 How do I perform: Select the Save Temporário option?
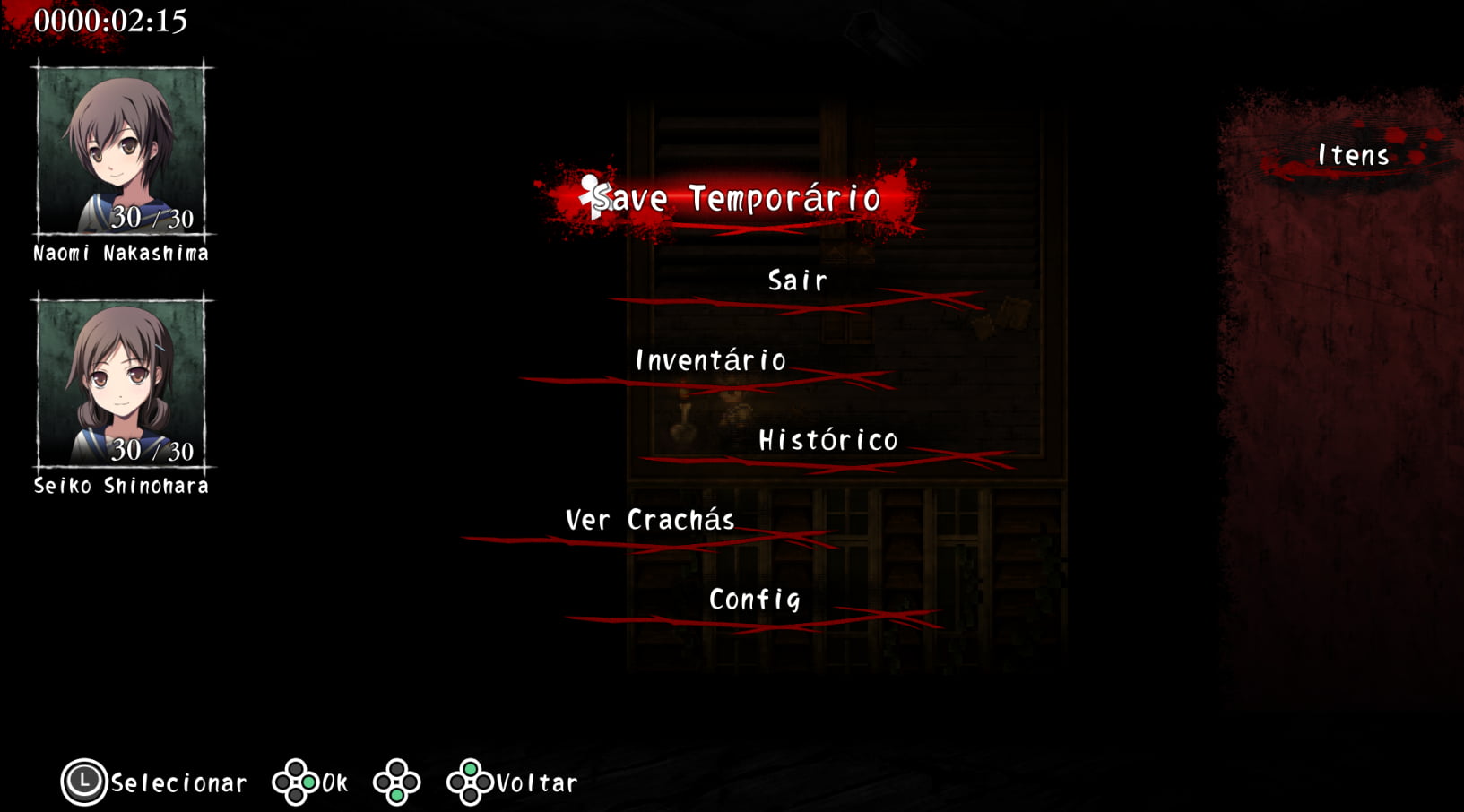[737, 198]
